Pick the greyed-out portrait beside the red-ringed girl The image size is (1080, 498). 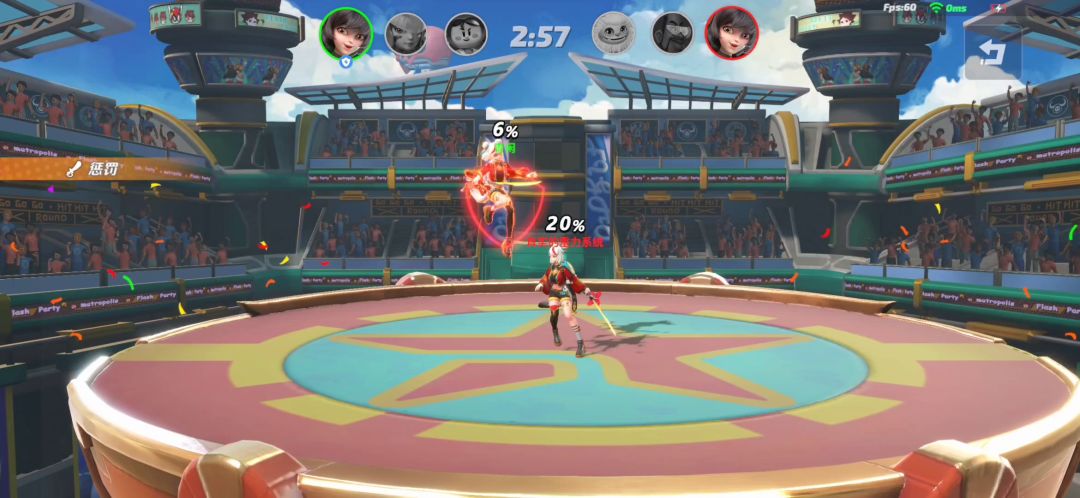click(x=672, y=33)
